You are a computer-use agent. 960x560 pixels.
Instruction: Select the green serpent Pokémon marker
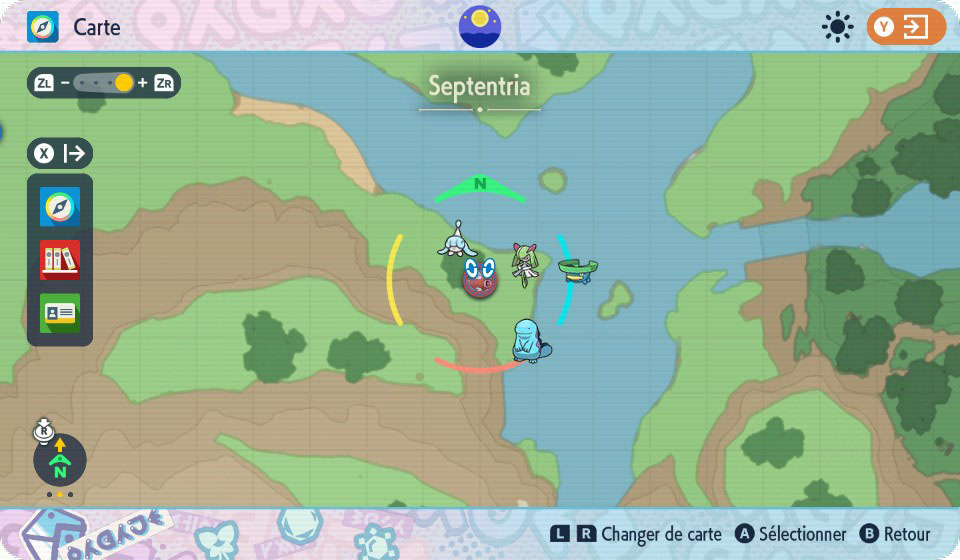pyautogui.click(x=578, y=269)
